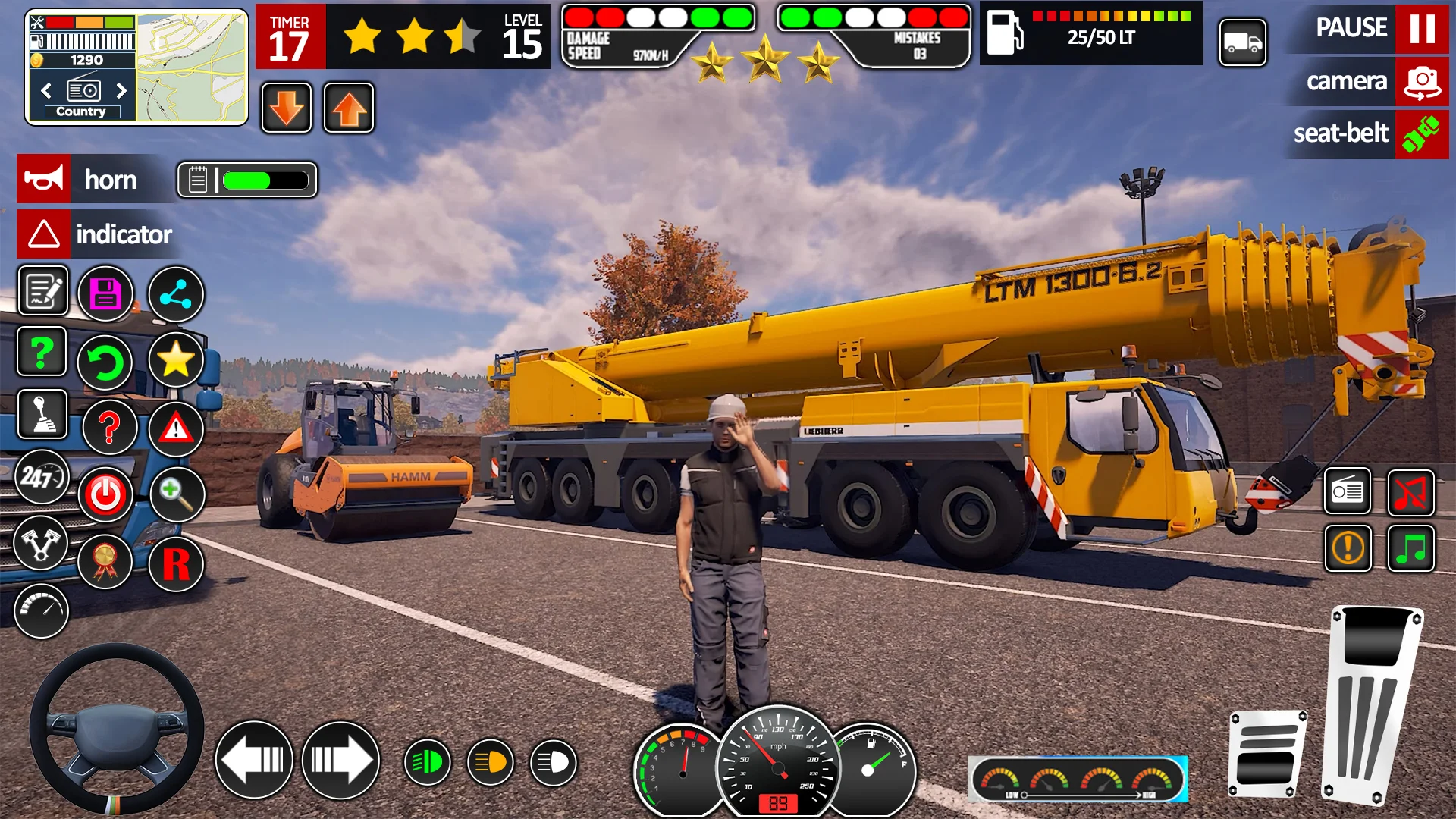Switch the camera view
Image resolution: width=1456 pixels, height=819 pixels.
(1421, 82)
